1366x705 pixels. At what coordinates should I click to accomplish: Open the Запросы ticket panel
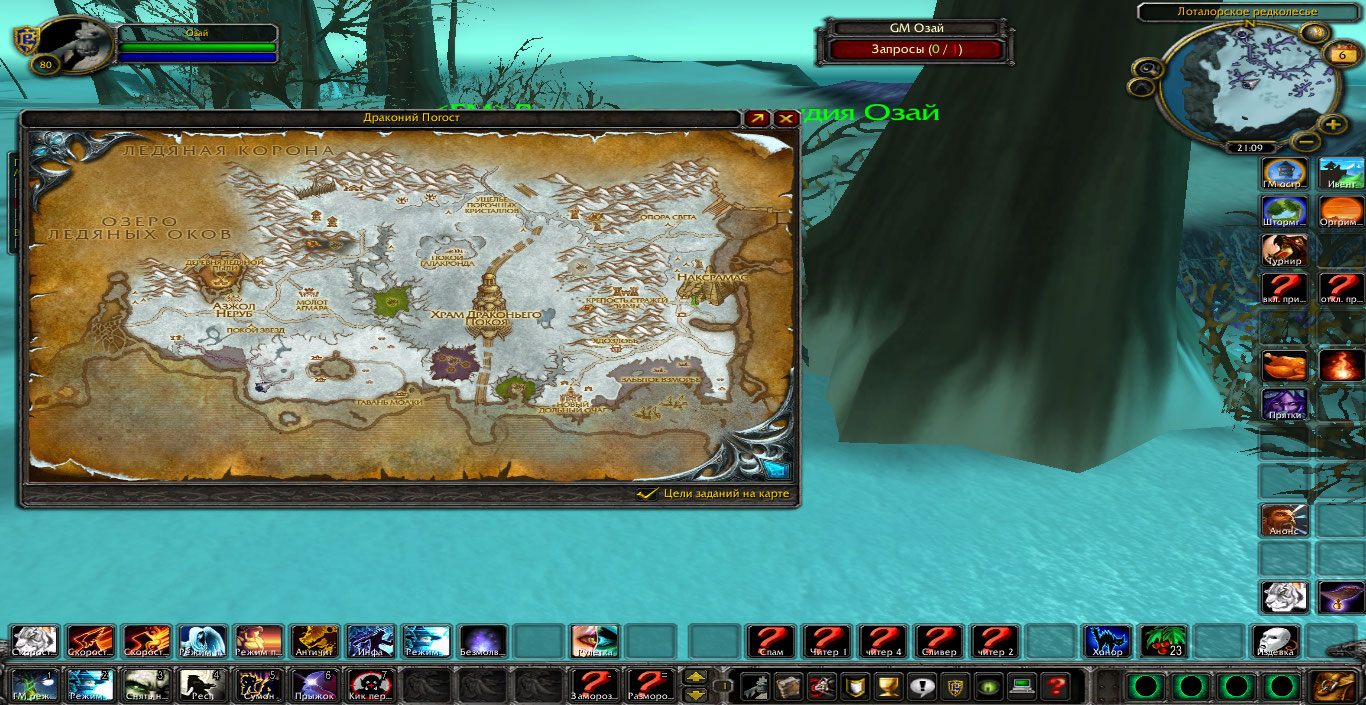916,49
